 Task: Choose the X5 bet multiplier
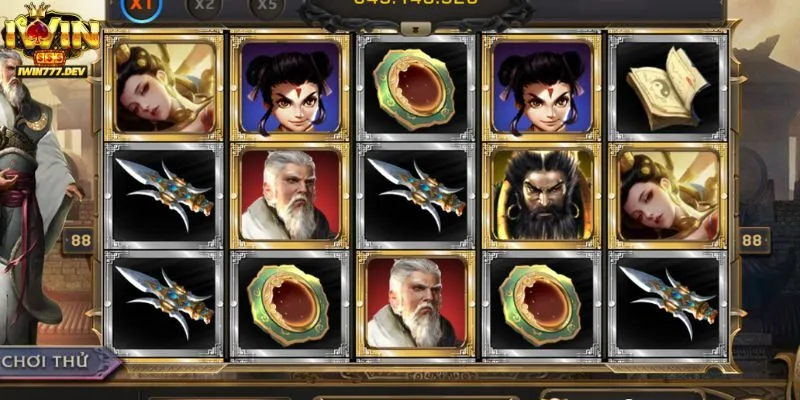(265, 5)
